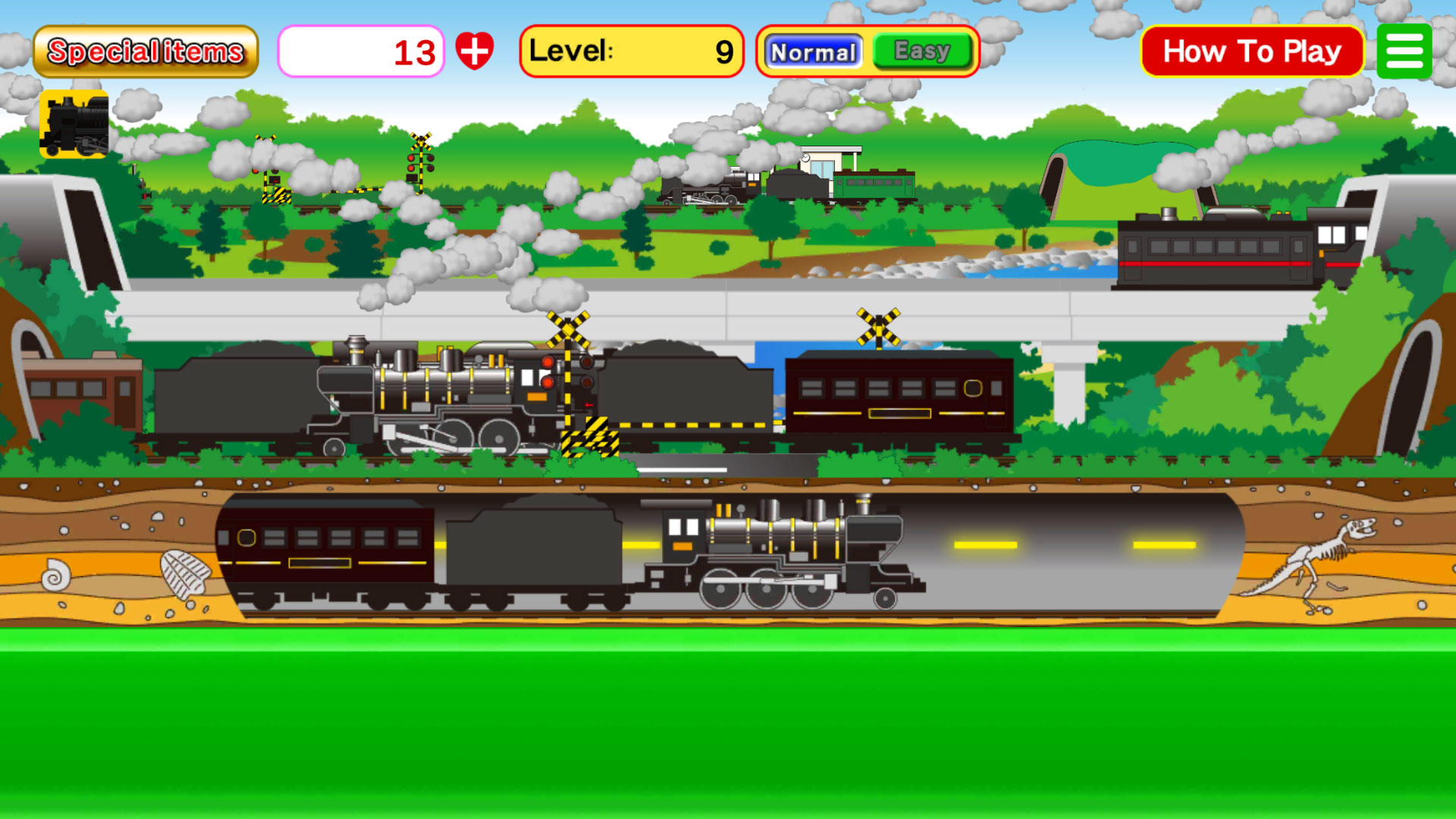Open the steam locomotive selector thumbnail
Image resolution: width=1456 pixels, height=819 pixels.
click(74, 125)
